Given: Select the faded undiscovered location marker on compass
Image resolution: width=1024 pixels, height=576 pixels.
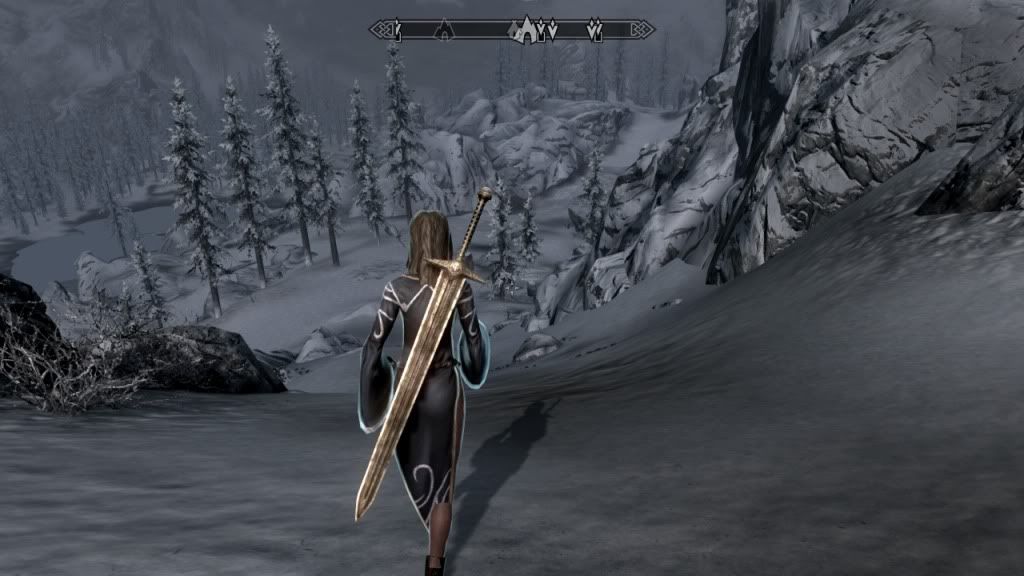Looking at the screenshot, I should [442, 31].
